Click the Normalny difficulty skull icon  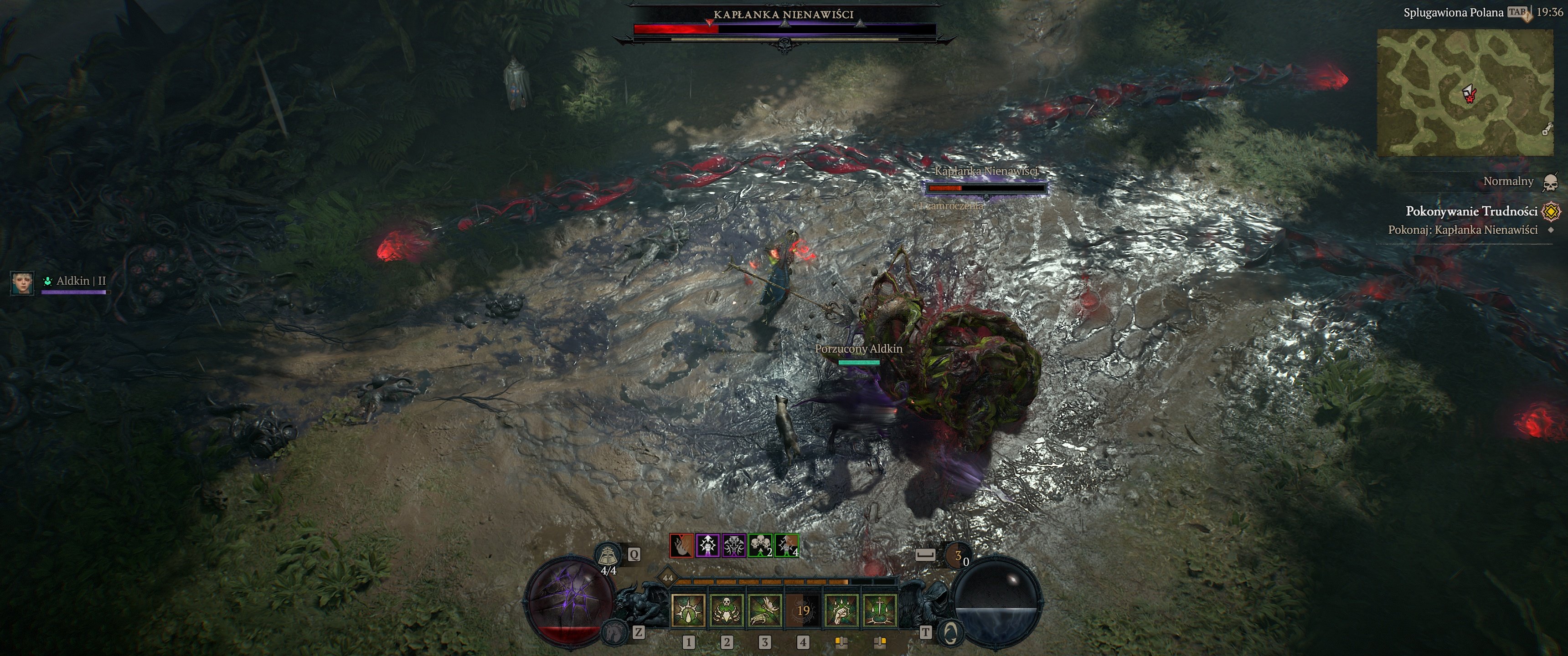pos(1550,182)
